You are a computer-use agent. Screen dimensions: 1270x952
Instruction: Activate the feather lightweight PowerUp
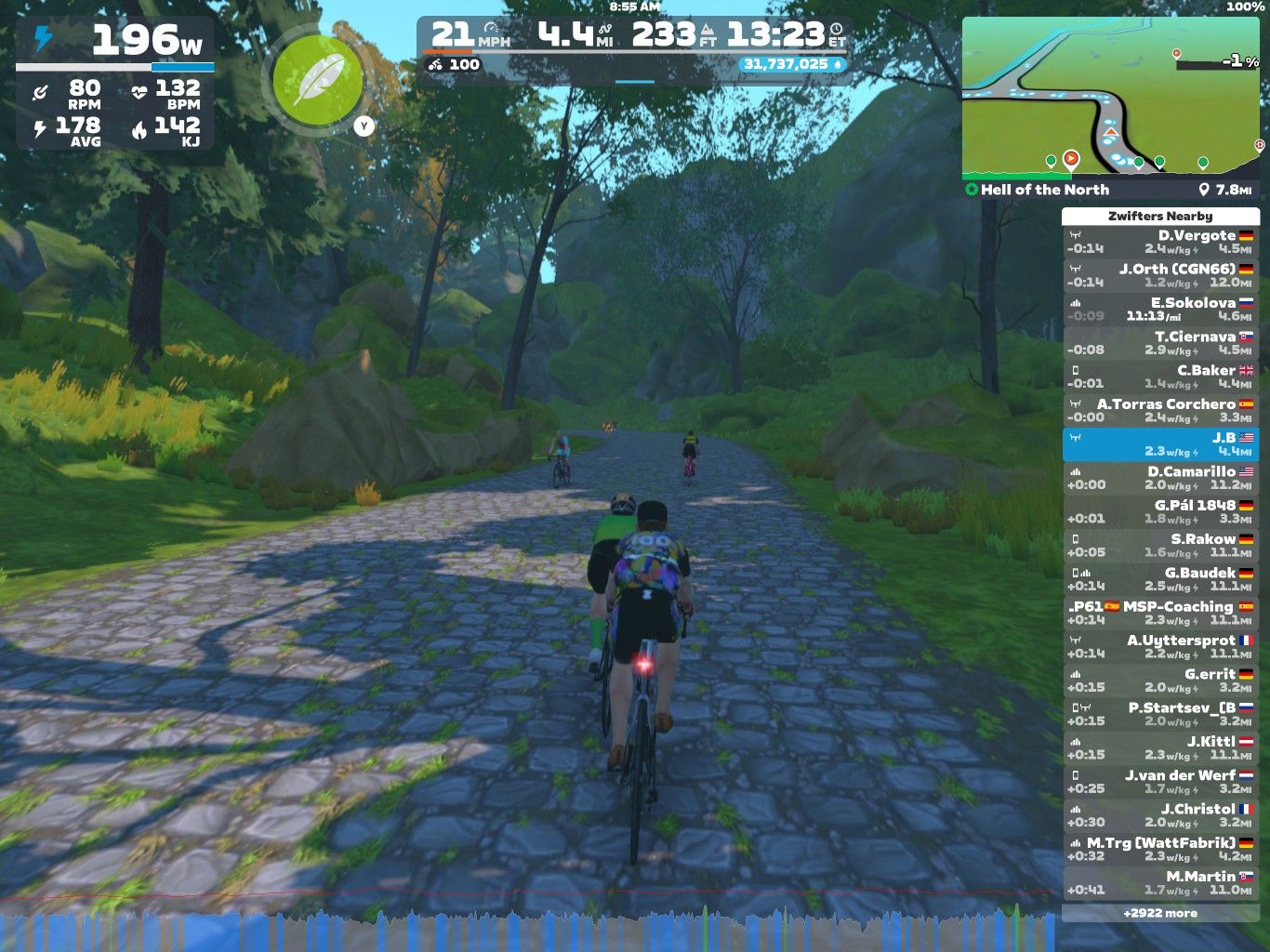317,81
